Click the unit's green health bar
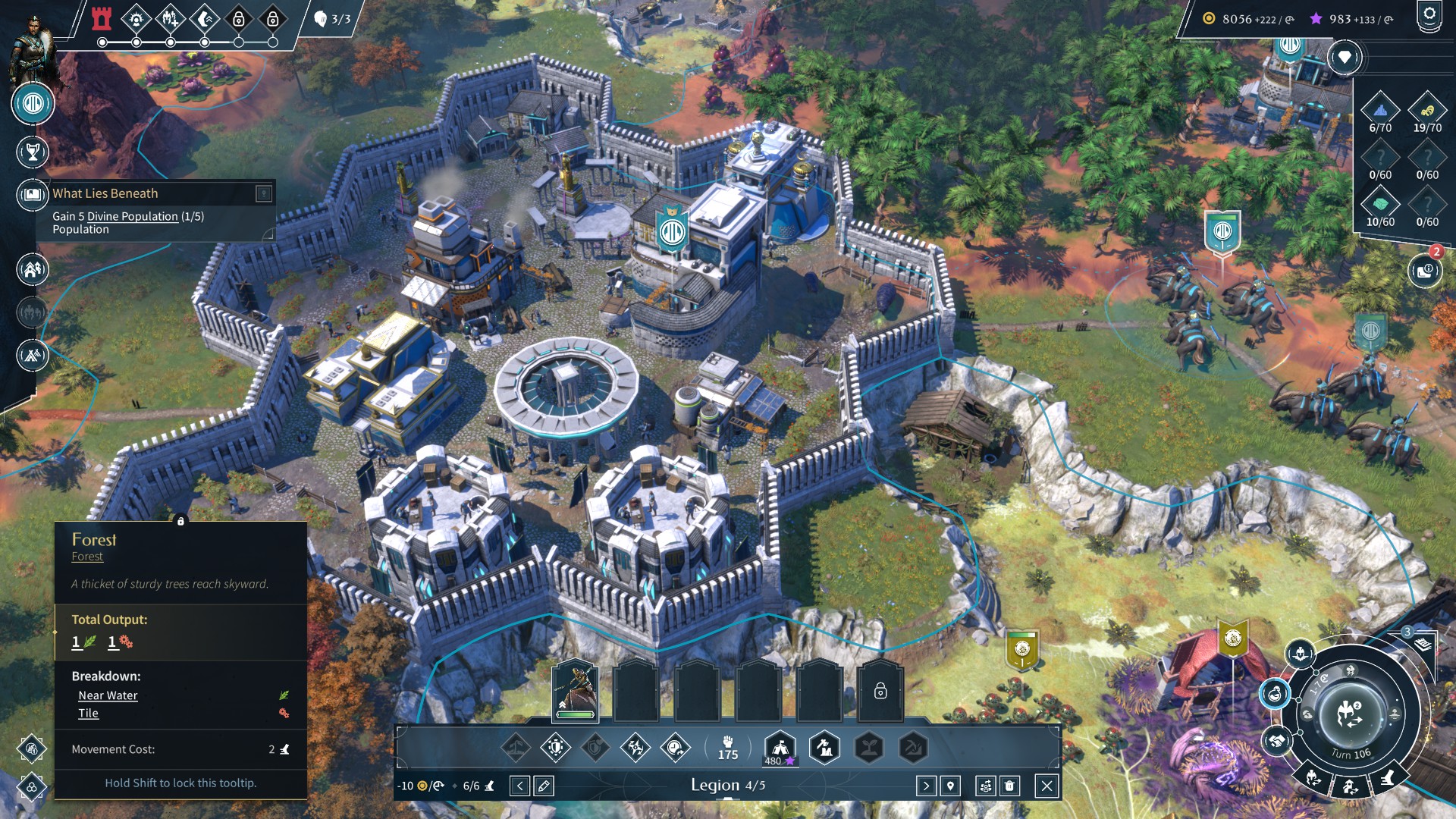 tap(574, 715)
